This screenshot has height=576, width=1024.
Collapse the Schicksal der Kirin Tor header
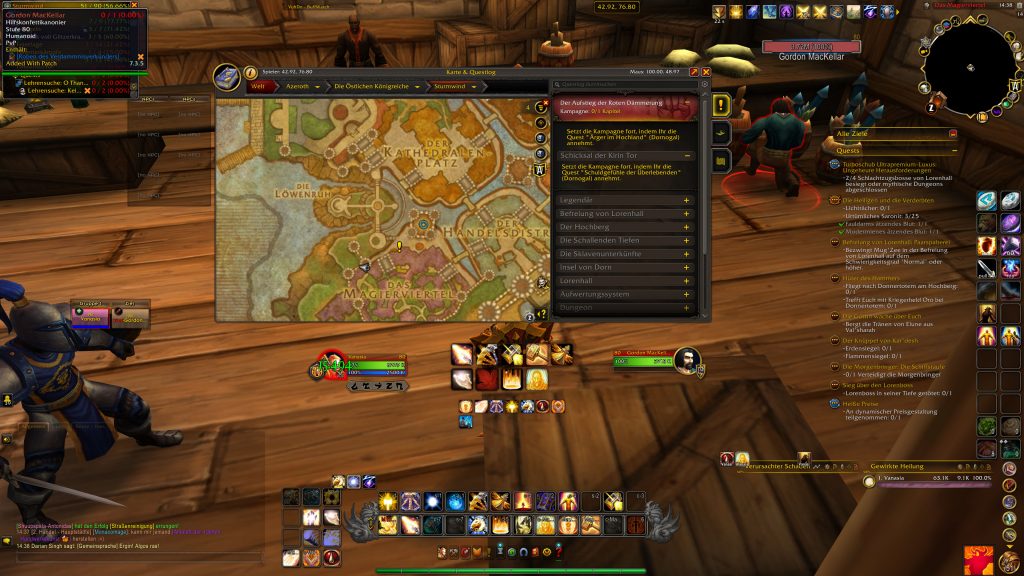pos(688,156)
